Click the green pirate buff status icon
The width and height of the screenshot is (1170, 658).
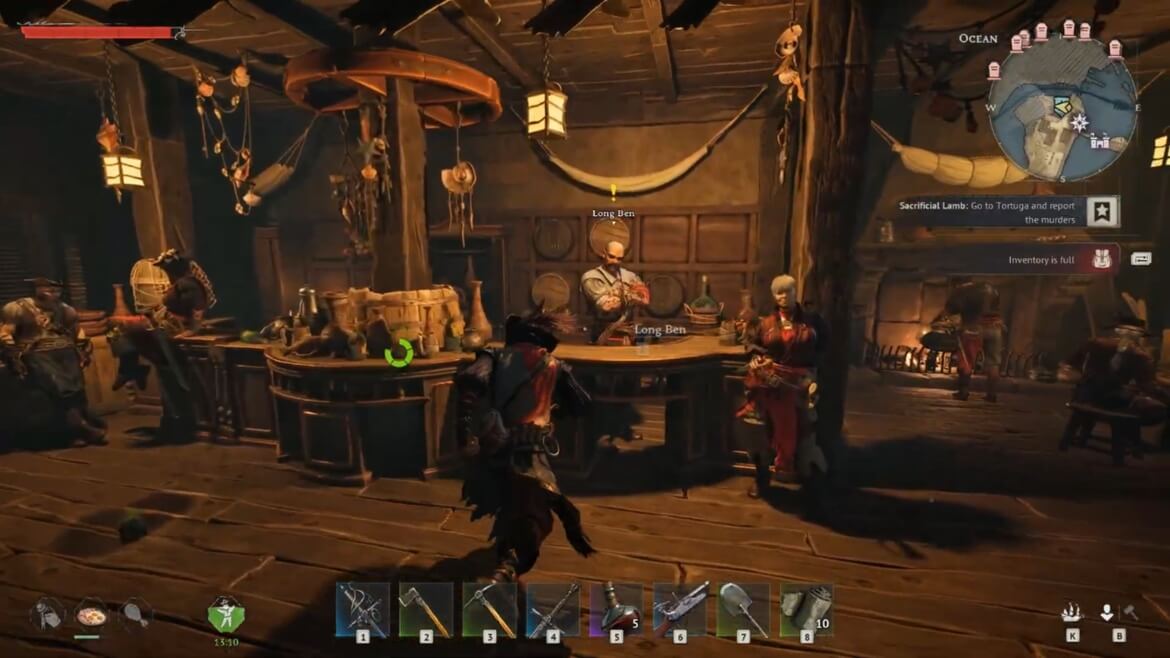click(x=225, y=613)
